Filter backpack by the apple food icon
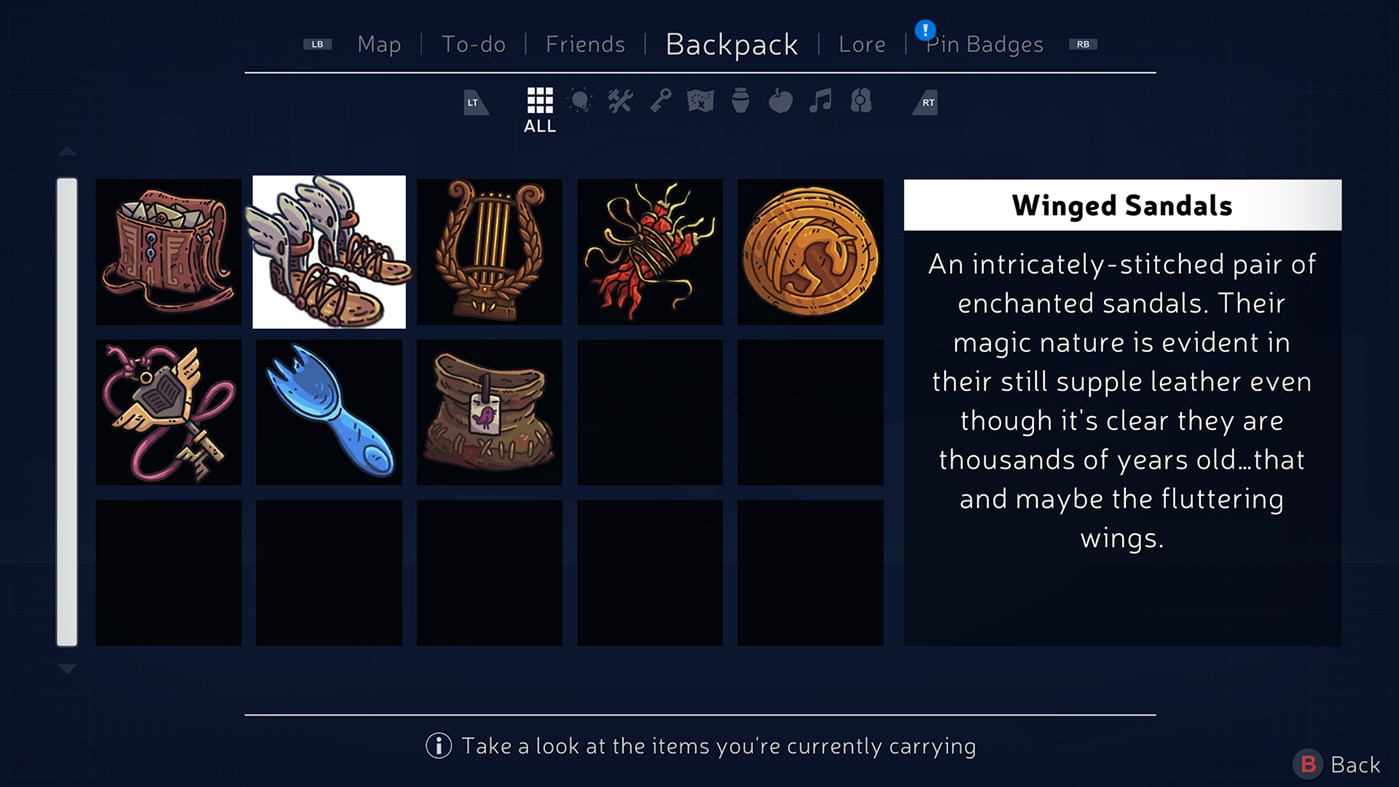Screen dimensions: 1399x787 780,100
